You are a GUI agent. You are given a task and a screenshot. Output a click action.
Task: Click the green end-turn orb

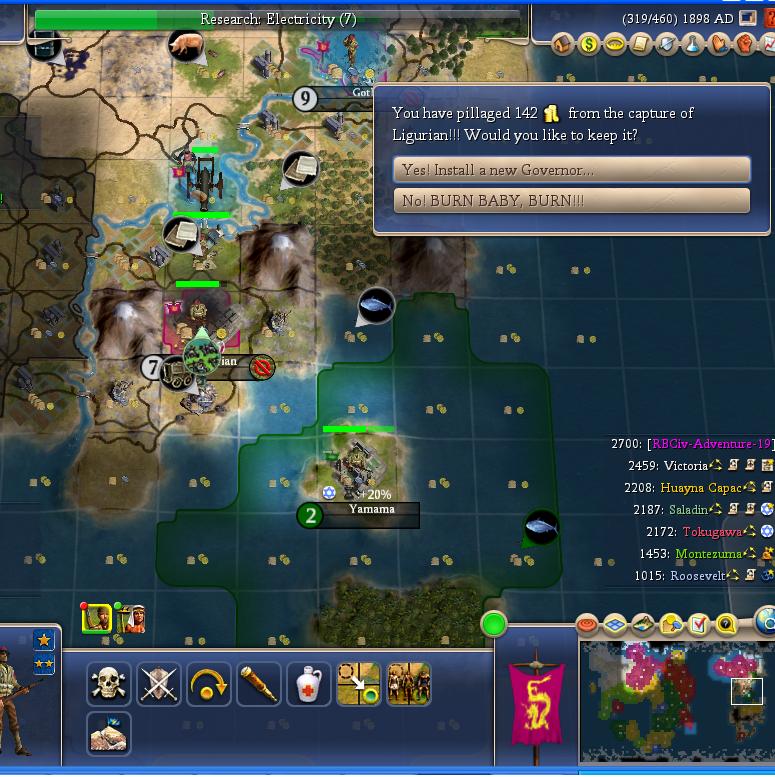[494, 625]
